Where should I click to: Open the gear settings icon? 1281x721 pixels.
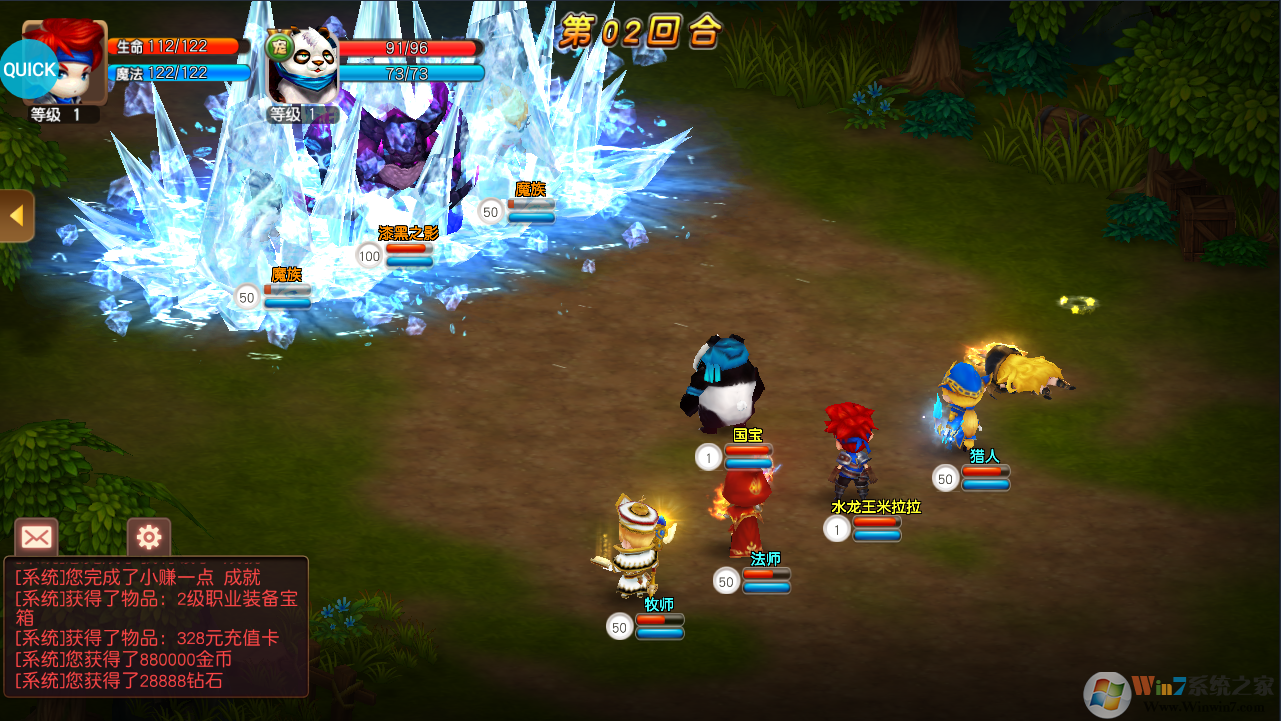[x=149, y=538]
